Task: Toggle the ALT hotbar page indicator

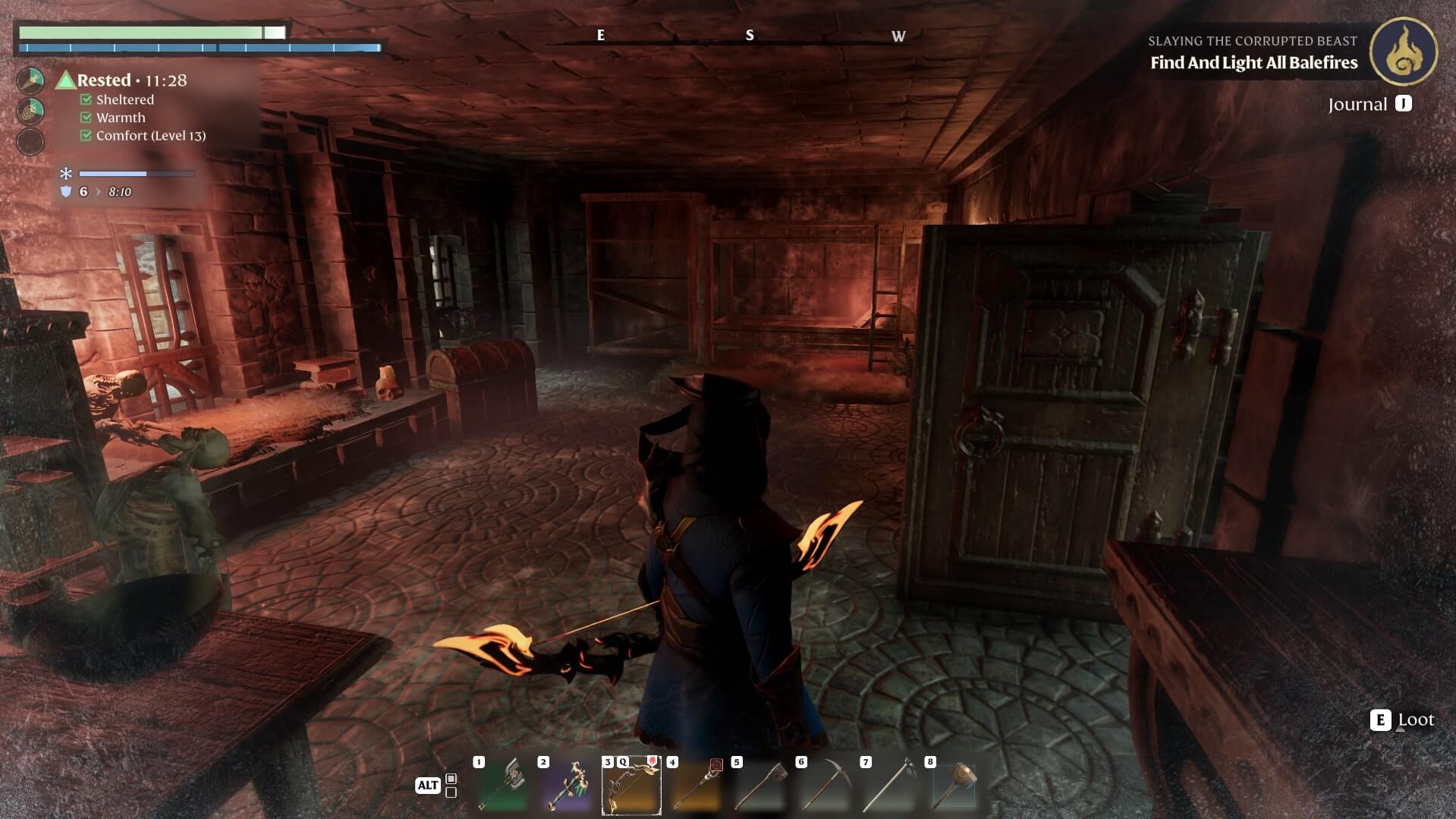Action: [428, 786]
